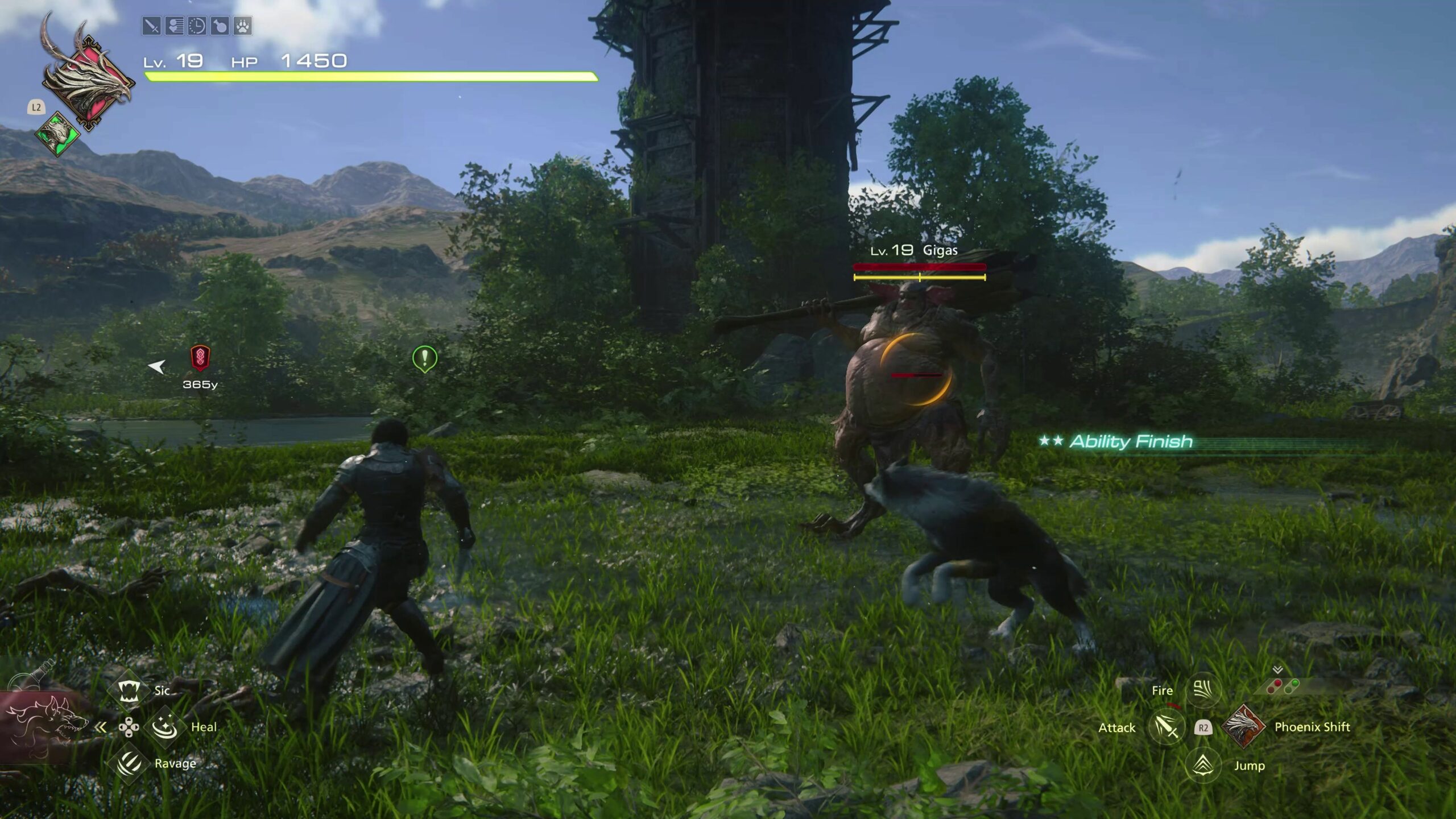Activate Torgal's Ravage command

tap(129, 763)
